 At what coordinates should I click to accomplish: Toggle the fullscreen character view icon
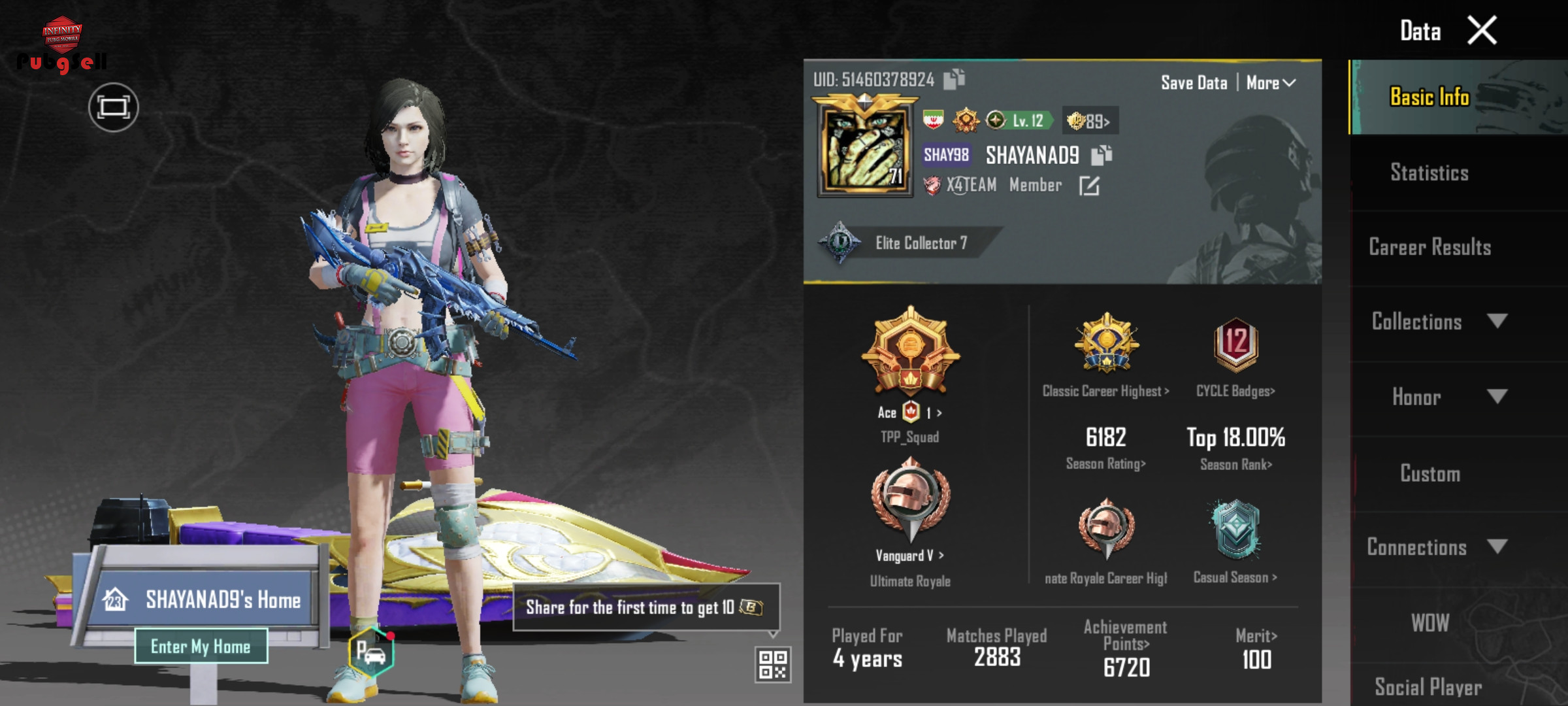tap(113, 107)
